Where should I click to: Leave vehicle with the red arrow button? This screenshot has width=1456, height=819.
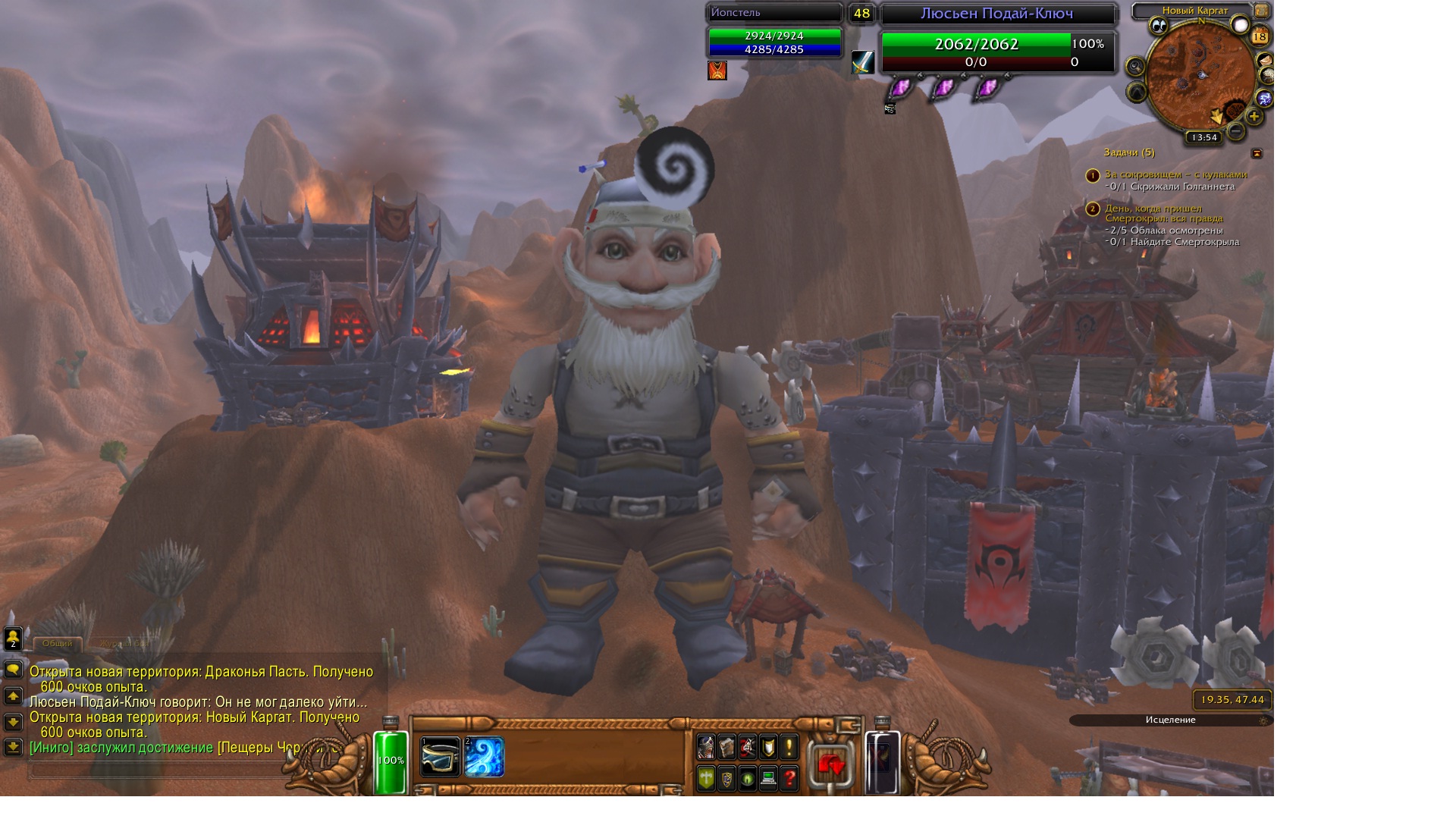point(831,764)
